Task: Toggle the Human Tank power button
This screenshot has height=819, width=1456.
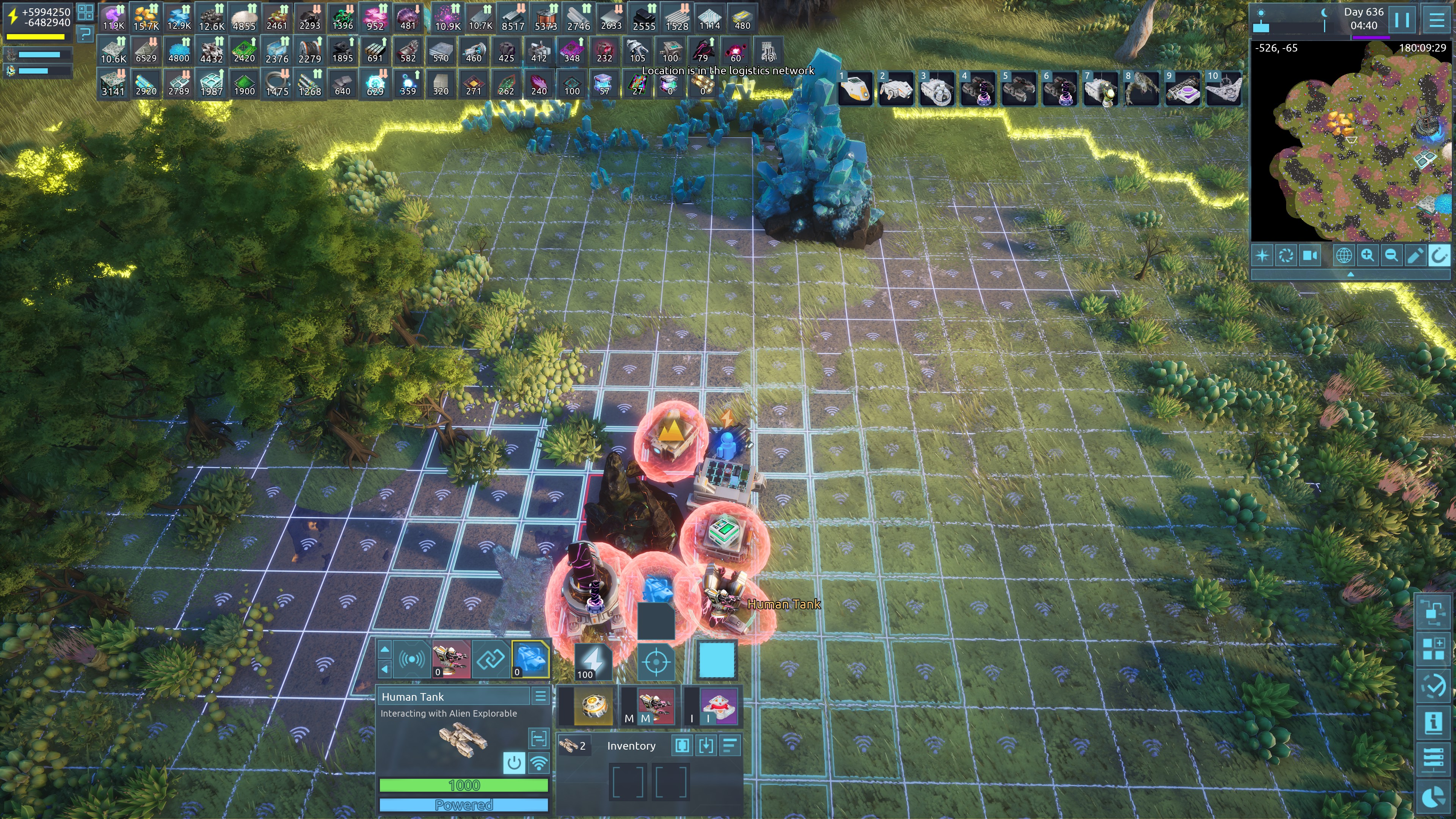Action: (x=514, y=763)
